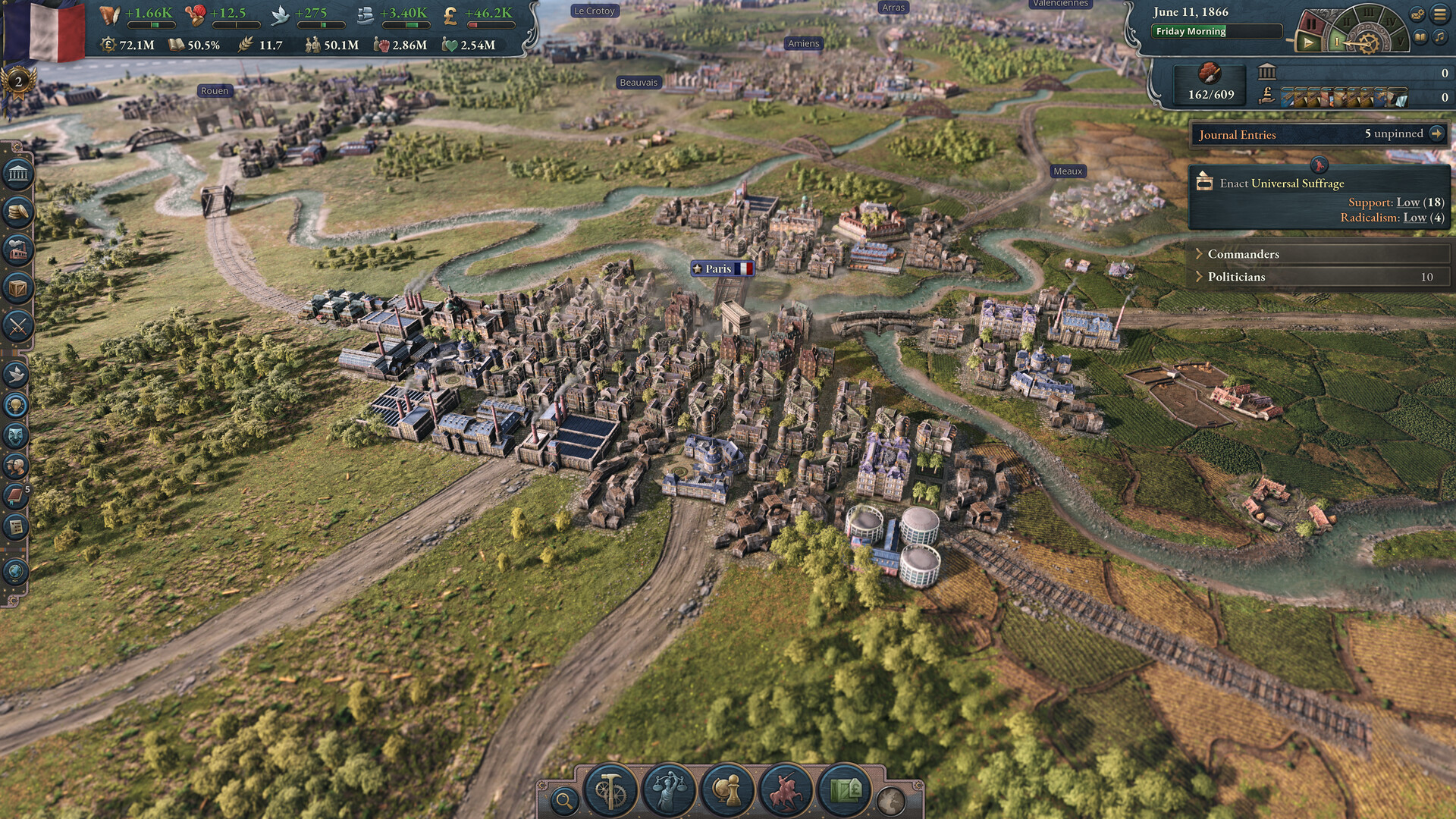The width and height of the screenshot is (1456, 819).
Task: Open the Trade lens (goods with price tag)
Action: [847, 790]
